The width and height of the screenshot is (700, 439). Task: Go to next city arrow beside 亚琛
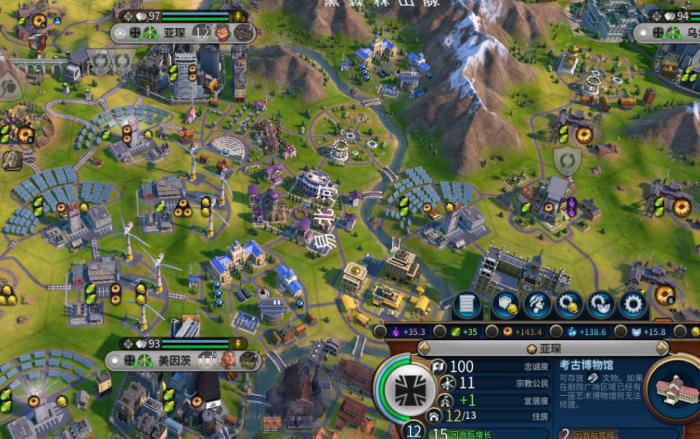(x=662, y=349)
